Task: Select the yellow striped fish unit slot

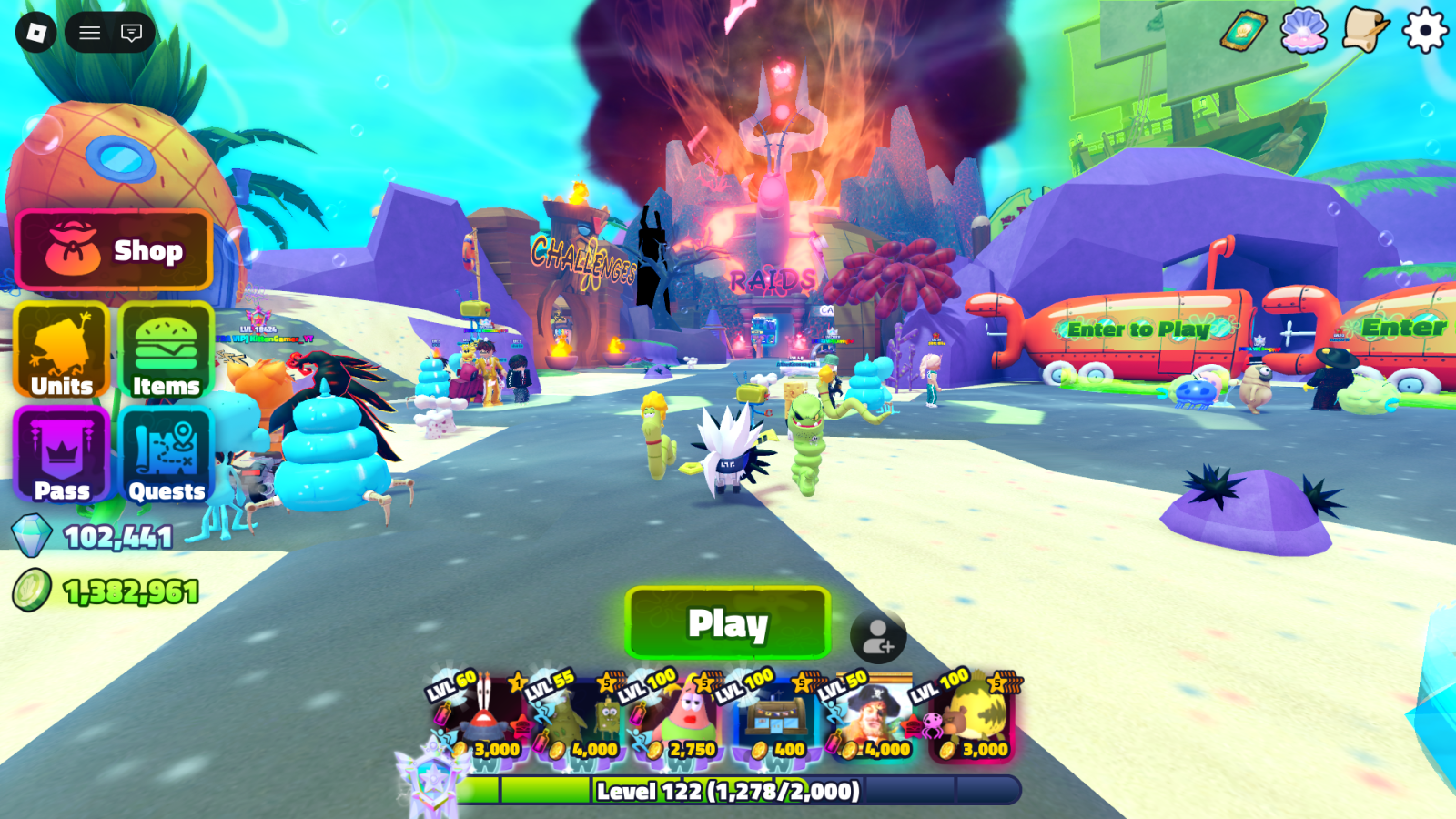Action: point(972,719)
